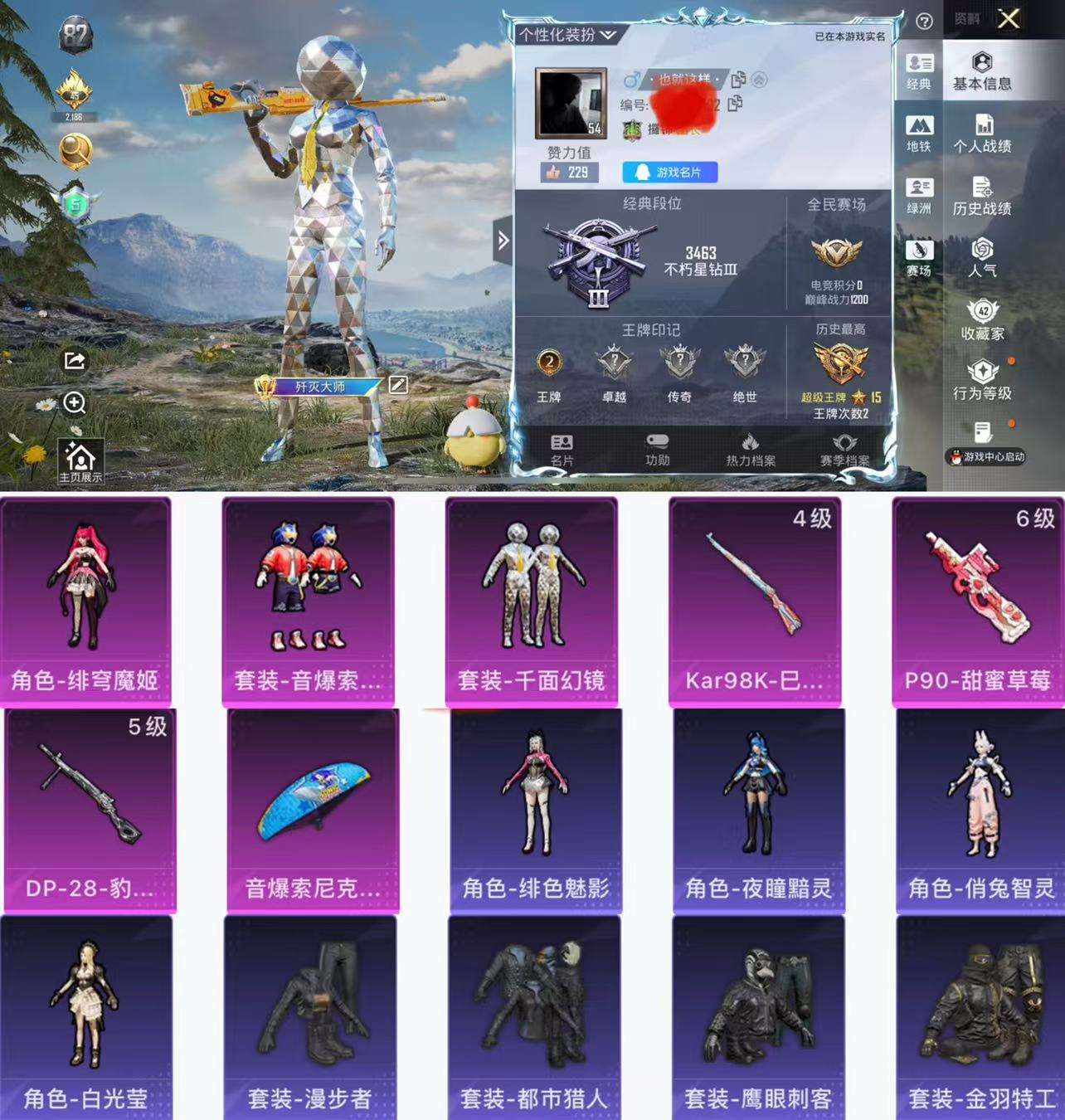Select the 地铁 mode sidebar icon
This screenshot has width=1065, height=1120.
[x=921, y=133]
